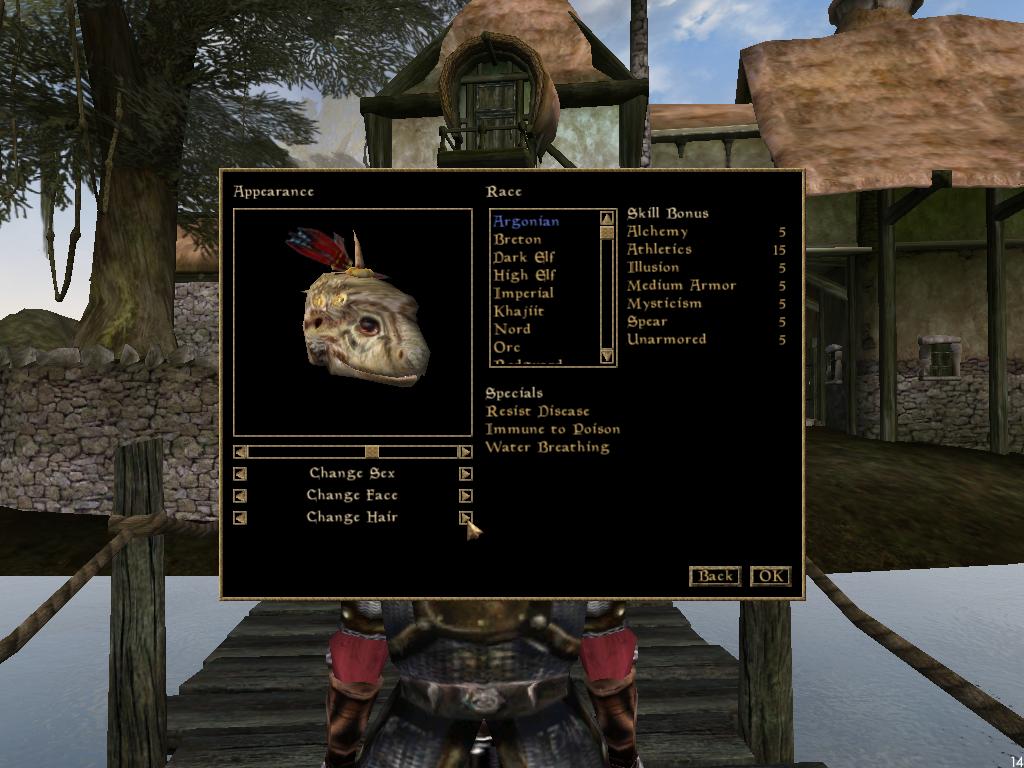Cycle to the next face option
1024x768 pixels.
pyautogui.click(x=465, y=496)
